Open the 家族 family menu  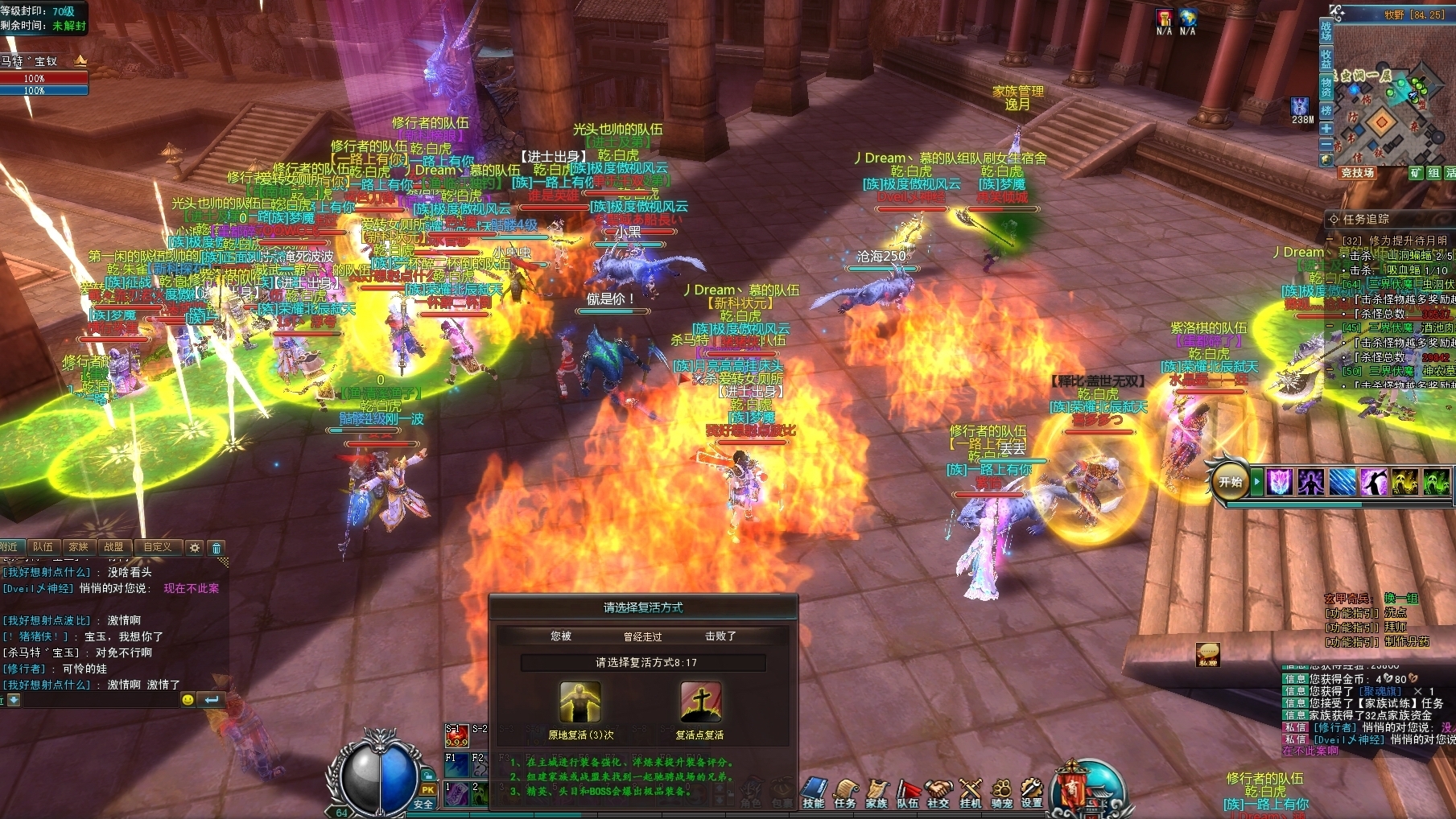point(876,792)
